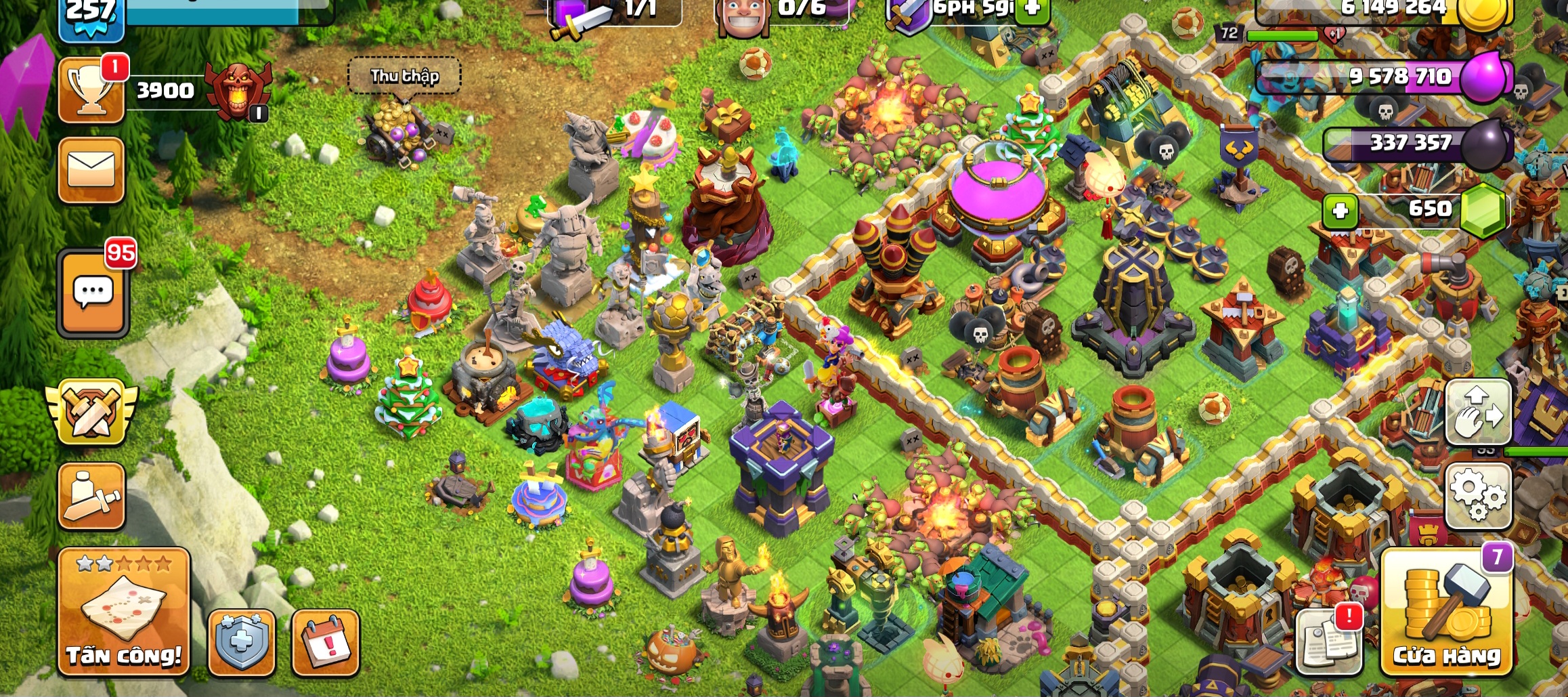Image resolution: width=1568 pixels, height=697 pixels.
Task: Tap the Tấn Công! attack button
Action: (124, 612)
